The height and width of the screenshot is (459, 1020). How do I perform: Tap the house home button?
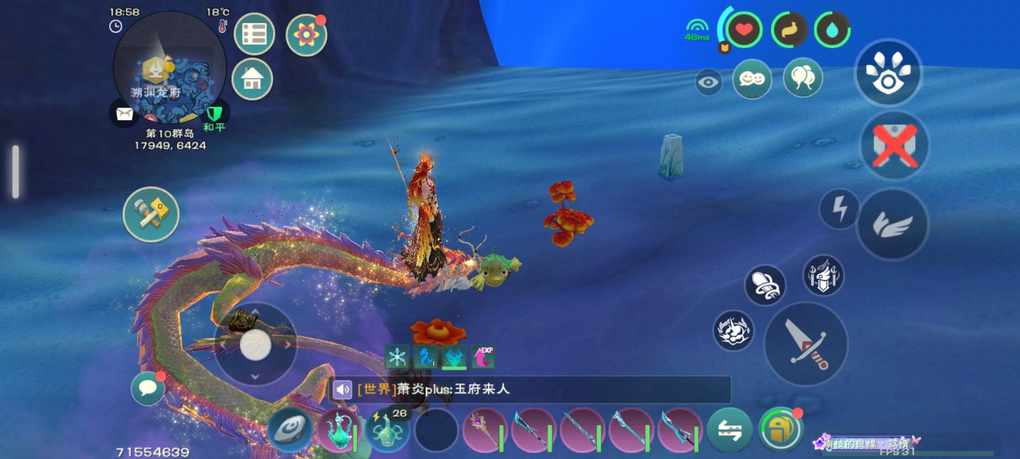coord(252,79)
